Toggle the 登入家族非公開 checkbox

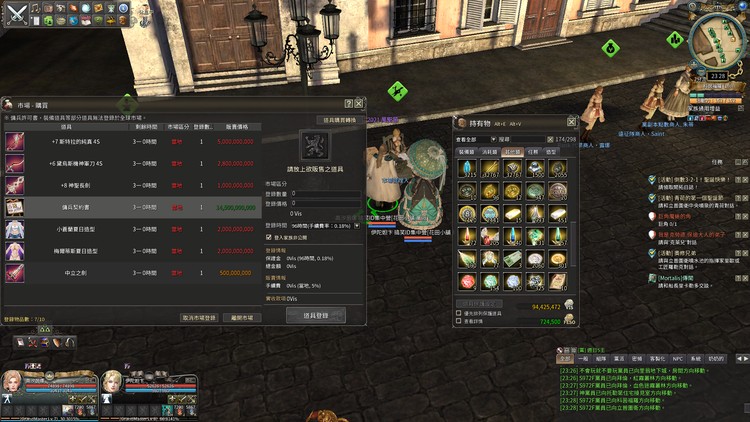click(268, 238)
